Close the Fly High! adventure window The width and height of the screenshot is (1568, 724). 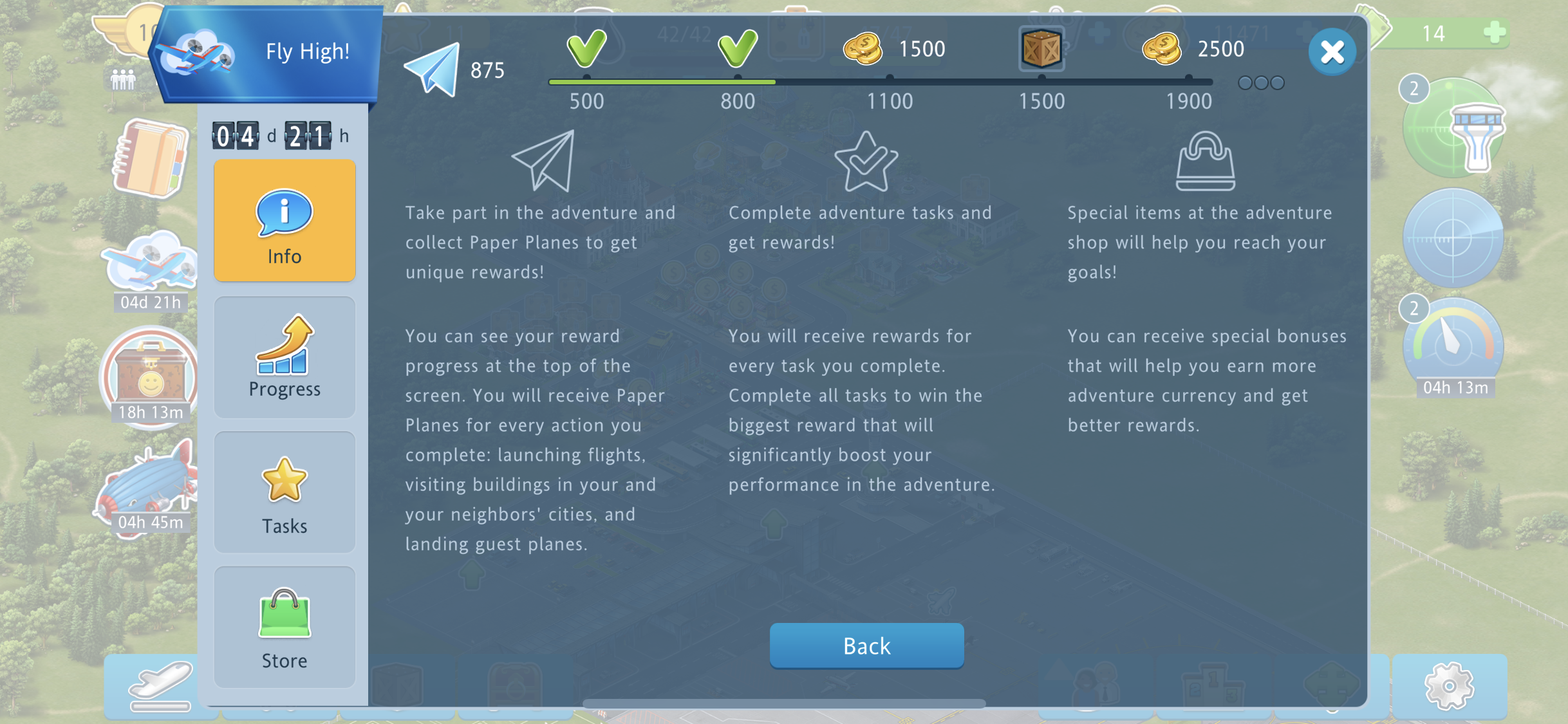pyautogui.click(x=1332, y=51)
